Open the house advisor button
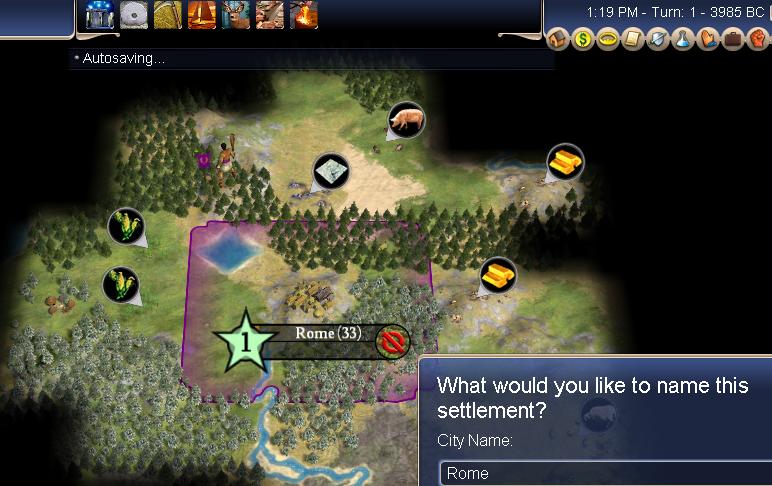 point(559,40)
